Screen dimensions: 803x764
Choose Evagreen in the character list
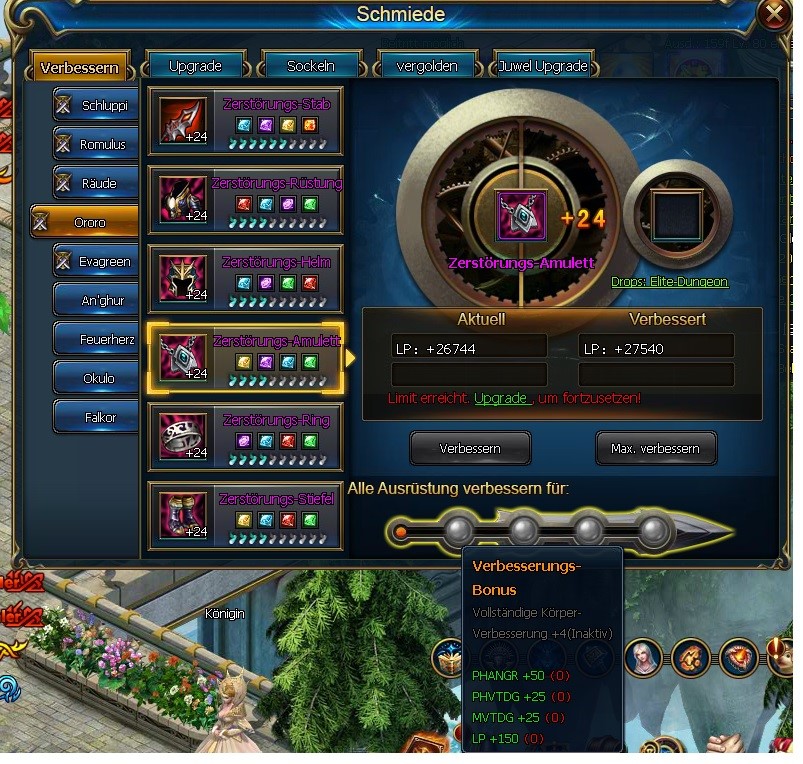(95, 261)
